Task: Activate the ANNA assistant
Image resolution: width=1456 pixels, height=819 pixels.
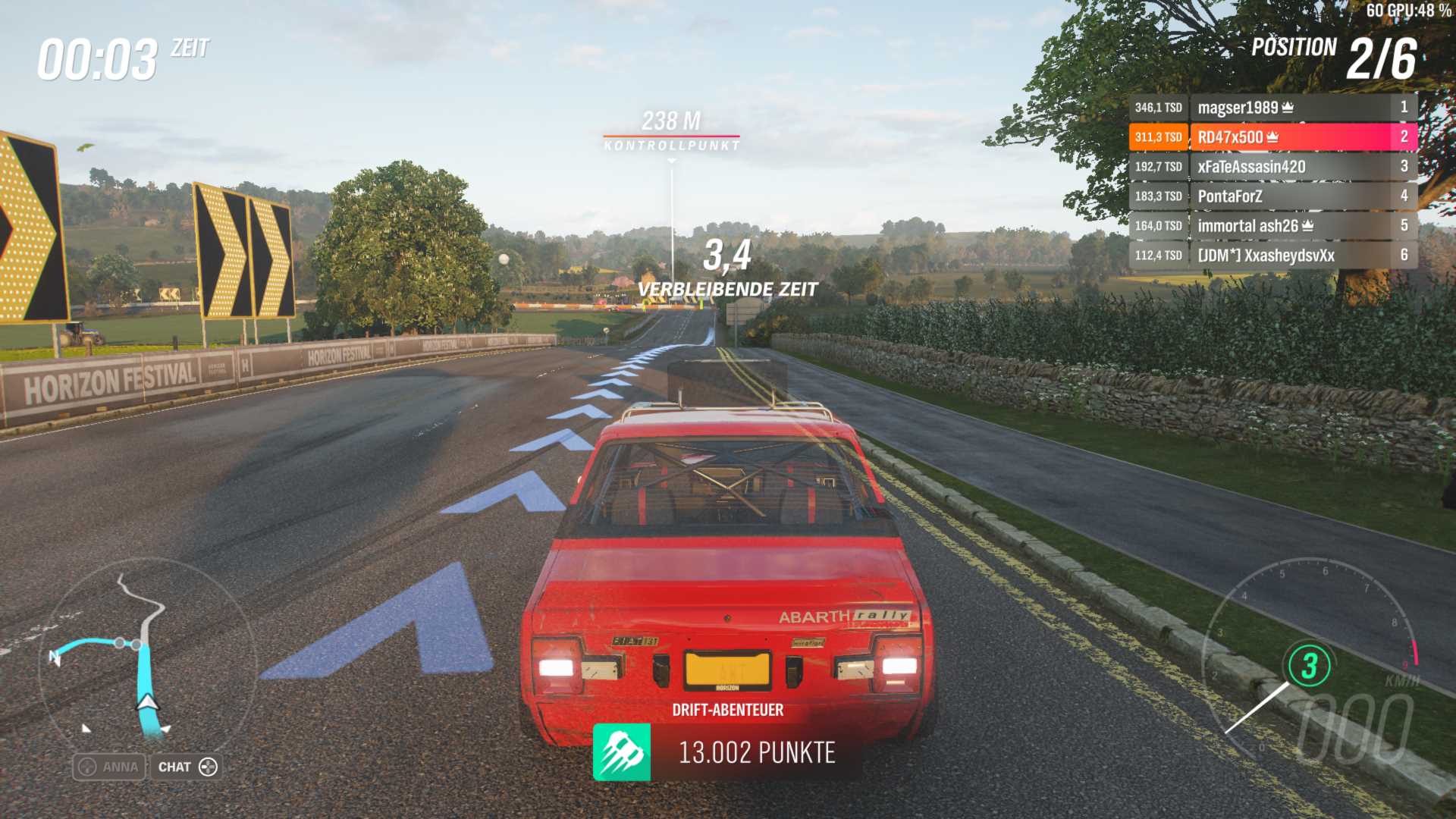Action: point(110,767)
